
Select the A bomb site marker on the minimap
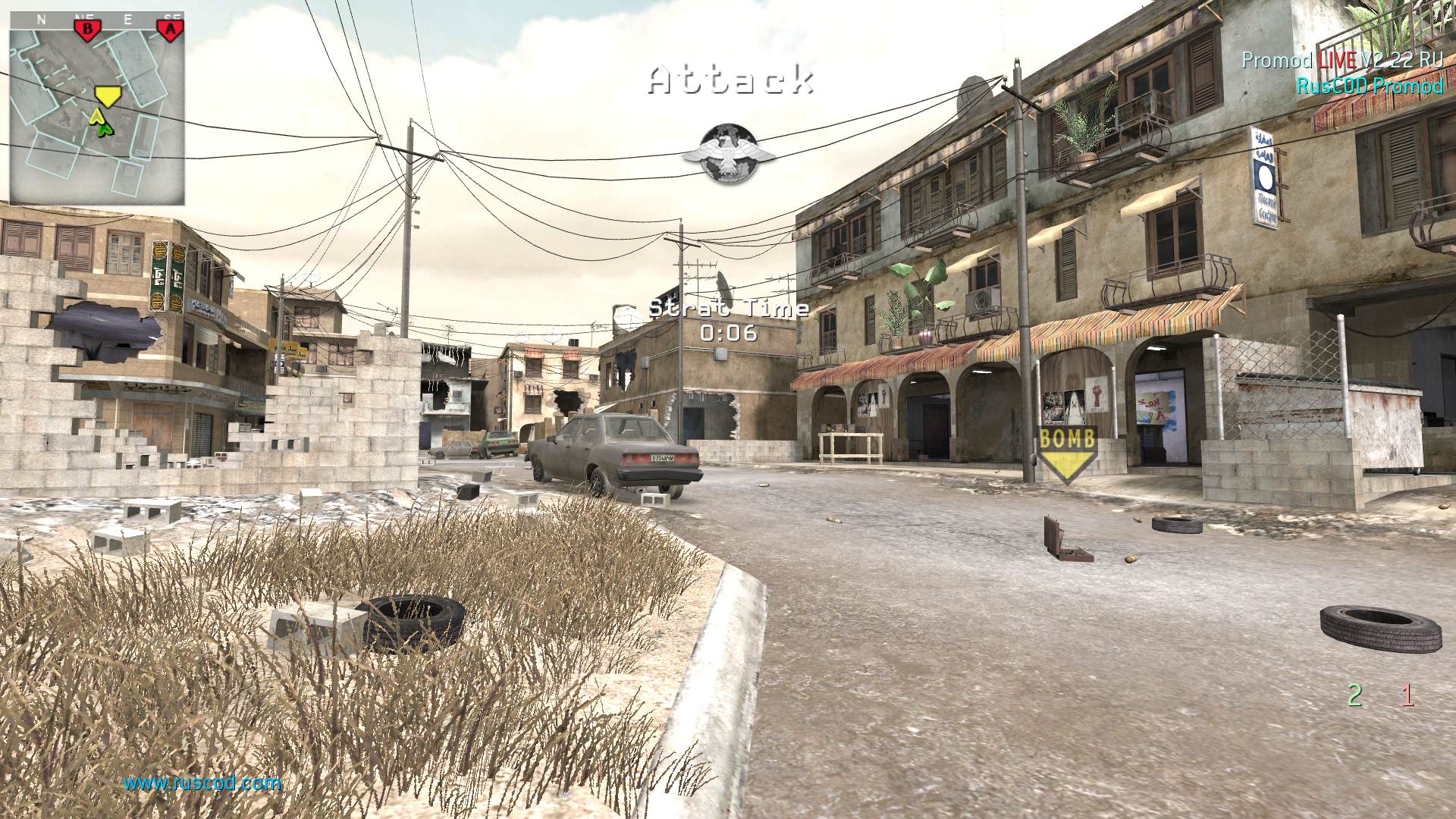tap(171, 30)
